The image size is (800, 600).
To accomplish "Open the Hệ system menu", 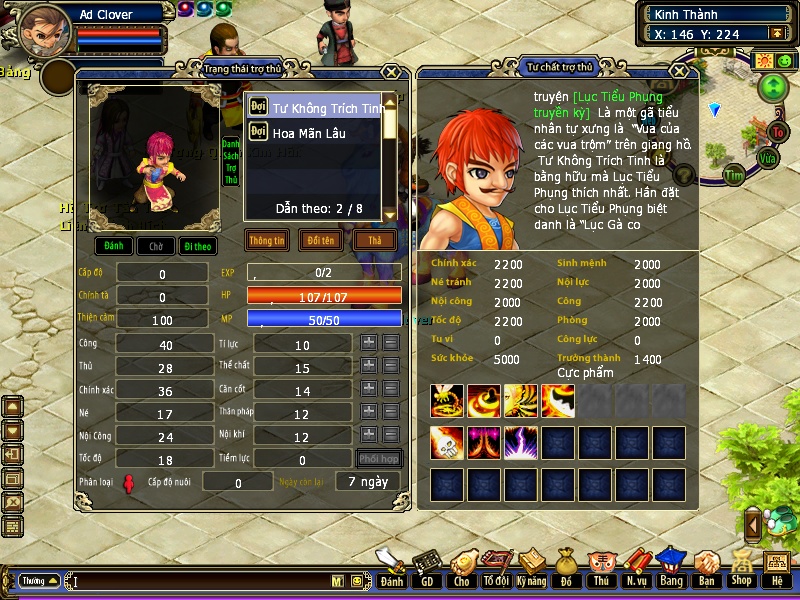I will [776, 568].
